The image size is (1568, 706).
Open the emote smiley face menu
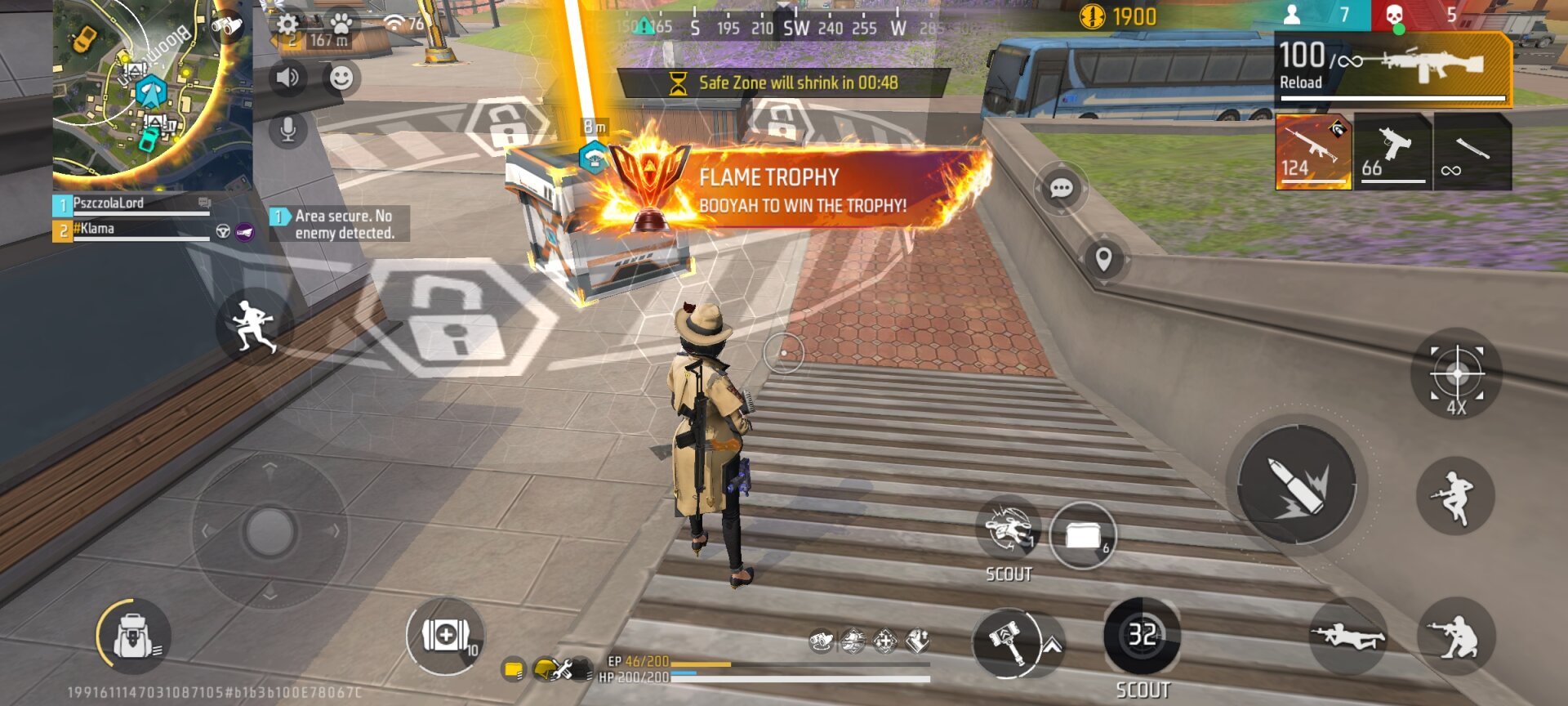(341, 78)
